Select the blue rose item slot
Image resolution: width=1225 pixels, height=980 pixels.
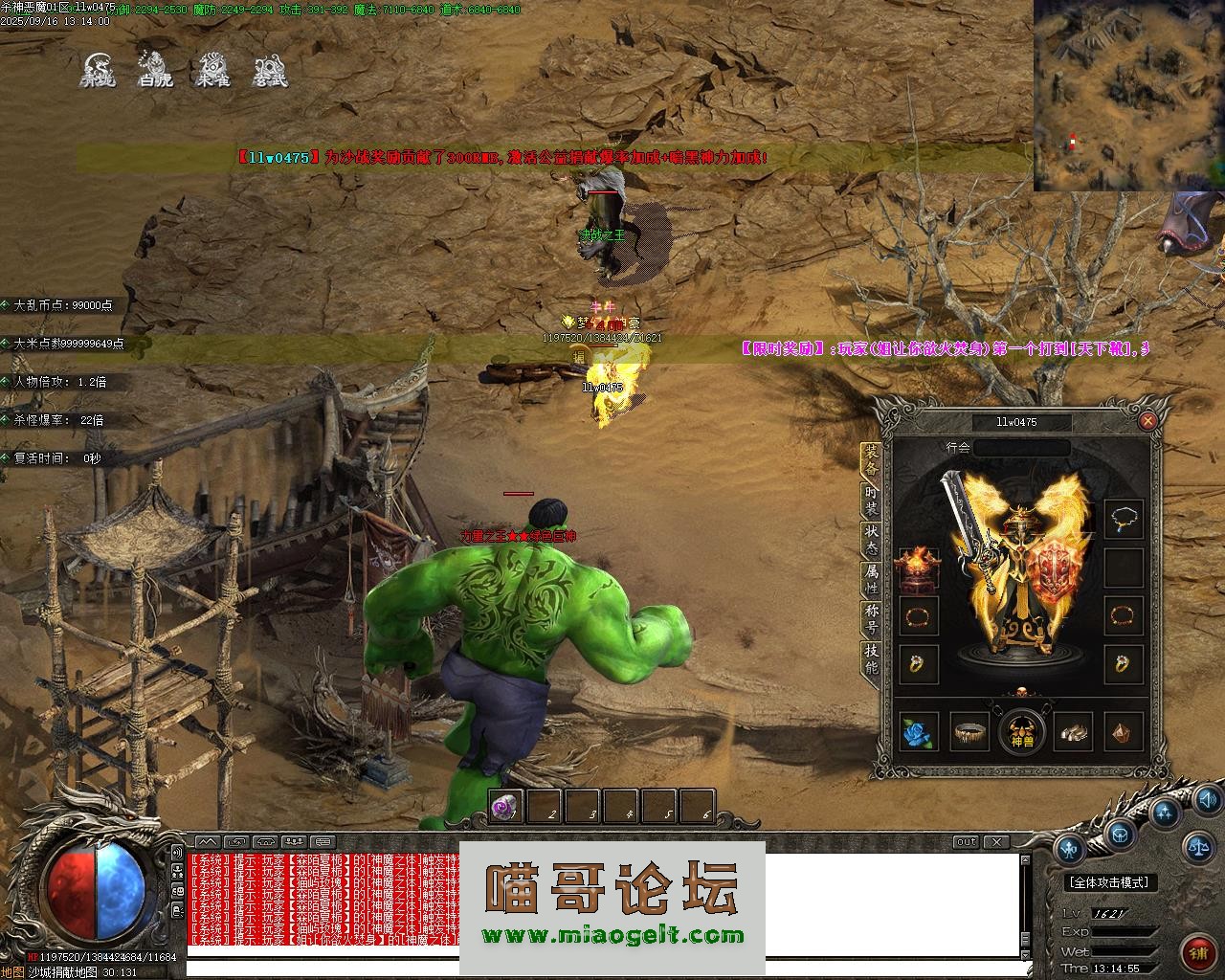point(919,733)
